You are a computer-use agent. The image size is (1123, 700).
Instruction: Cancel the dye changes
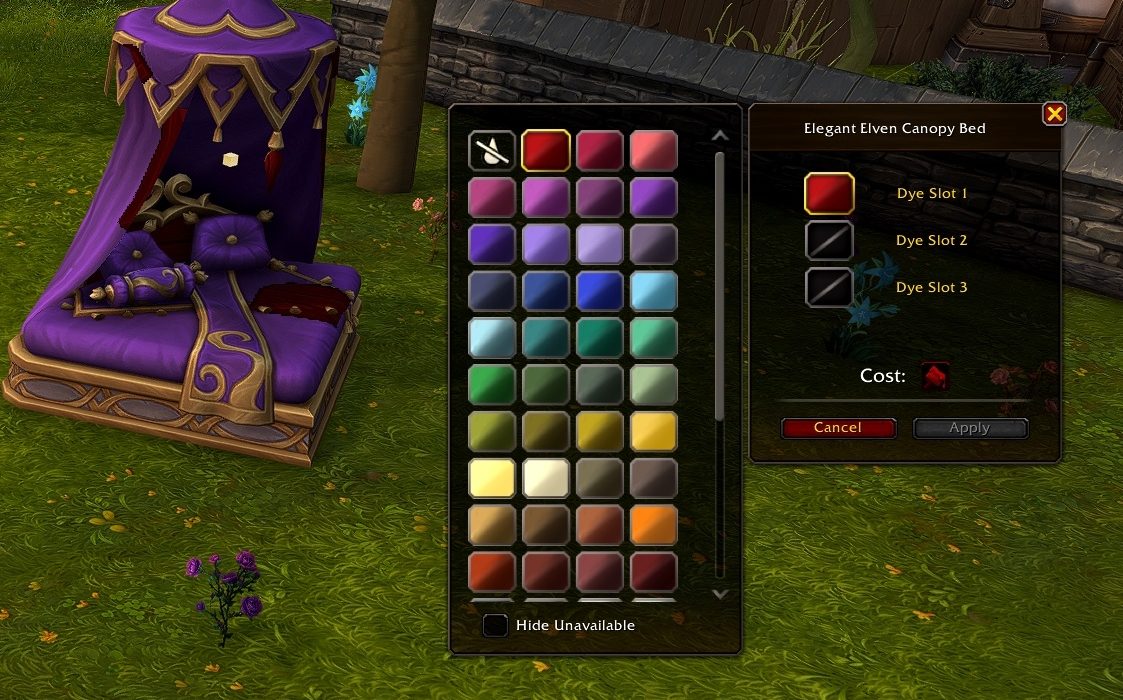[x=837, y=428]
